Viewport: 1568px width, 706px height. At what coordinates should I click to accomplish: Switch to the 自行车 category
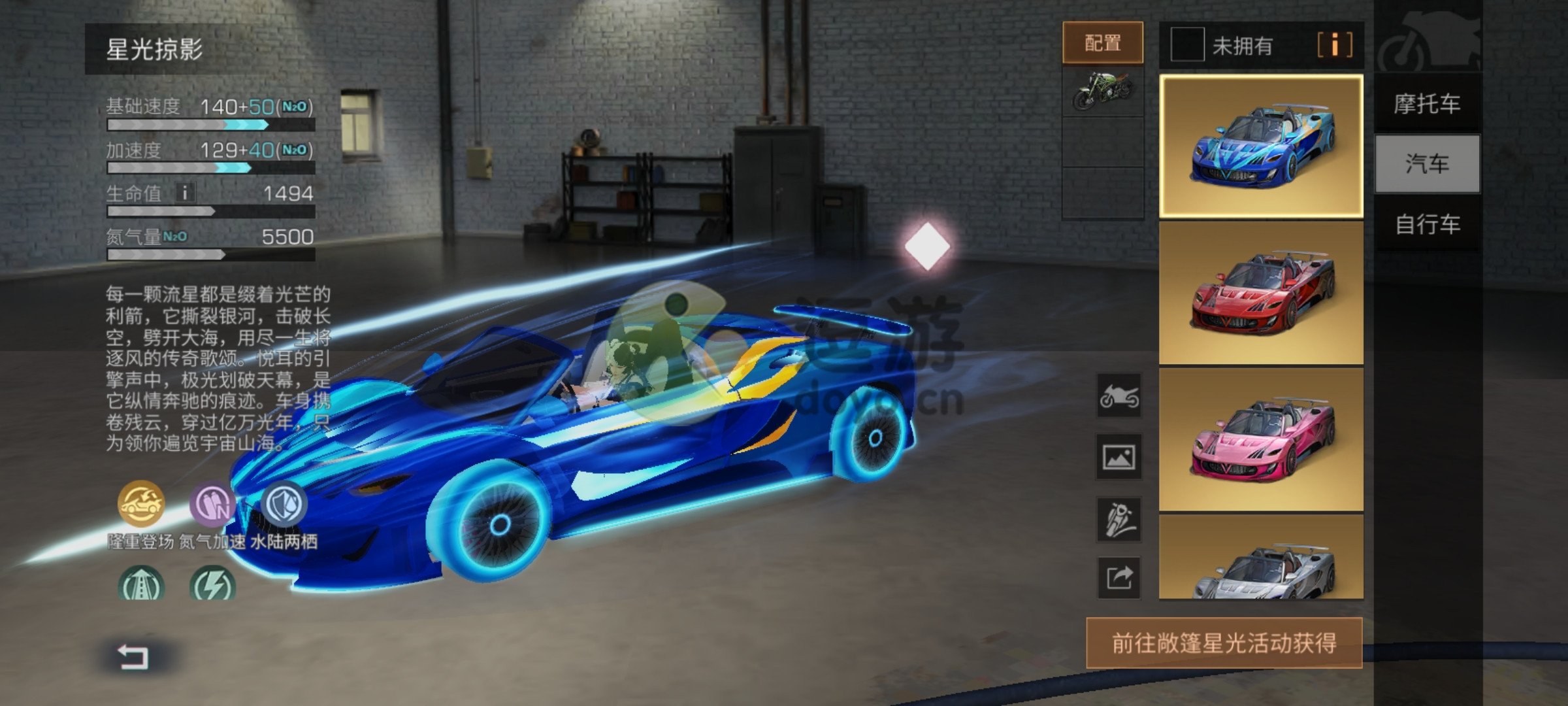[x=1427, y=224]
